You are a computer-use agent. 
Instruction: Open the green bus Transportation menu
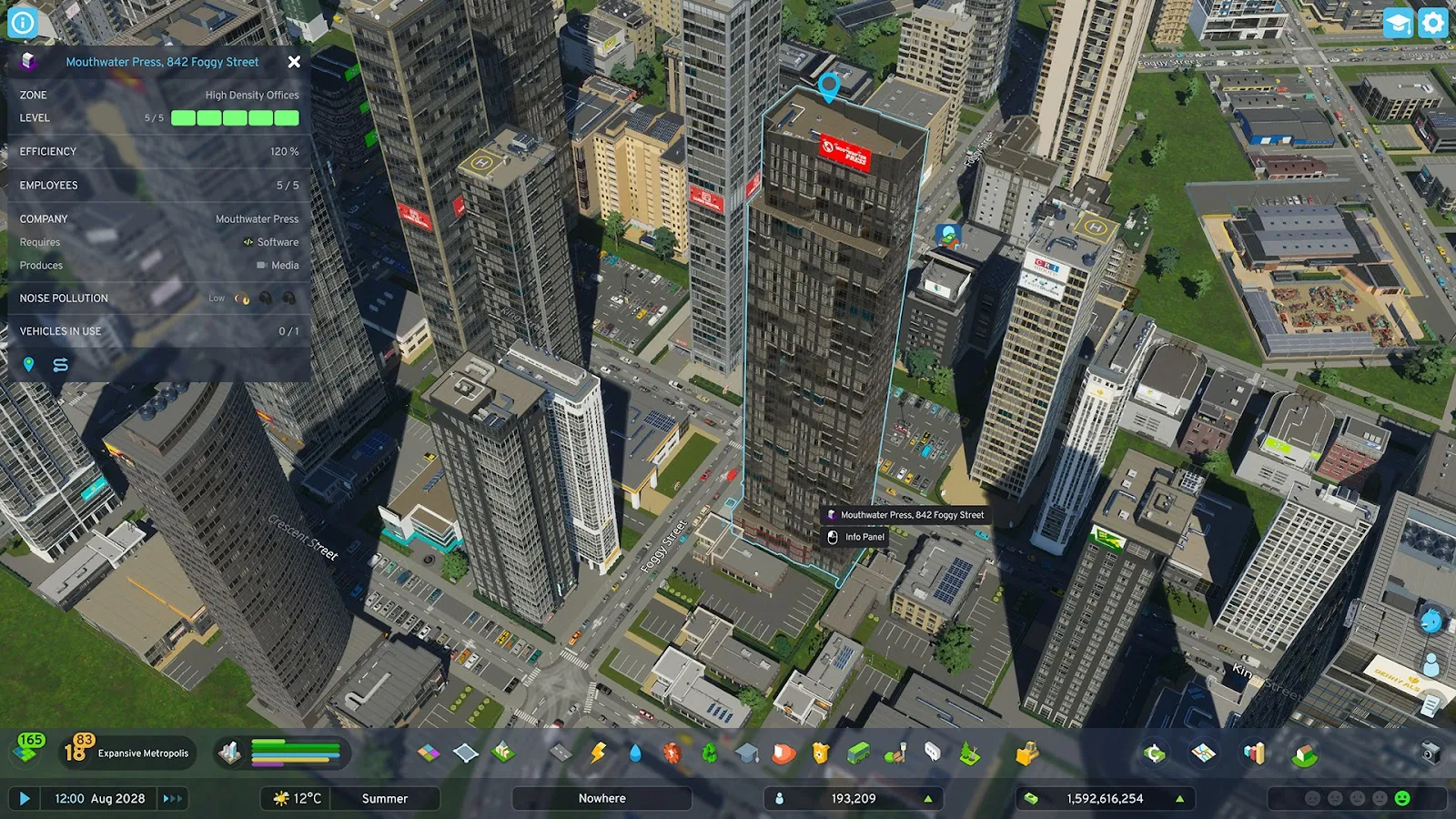pyautogui.click(x=858, y=753)
